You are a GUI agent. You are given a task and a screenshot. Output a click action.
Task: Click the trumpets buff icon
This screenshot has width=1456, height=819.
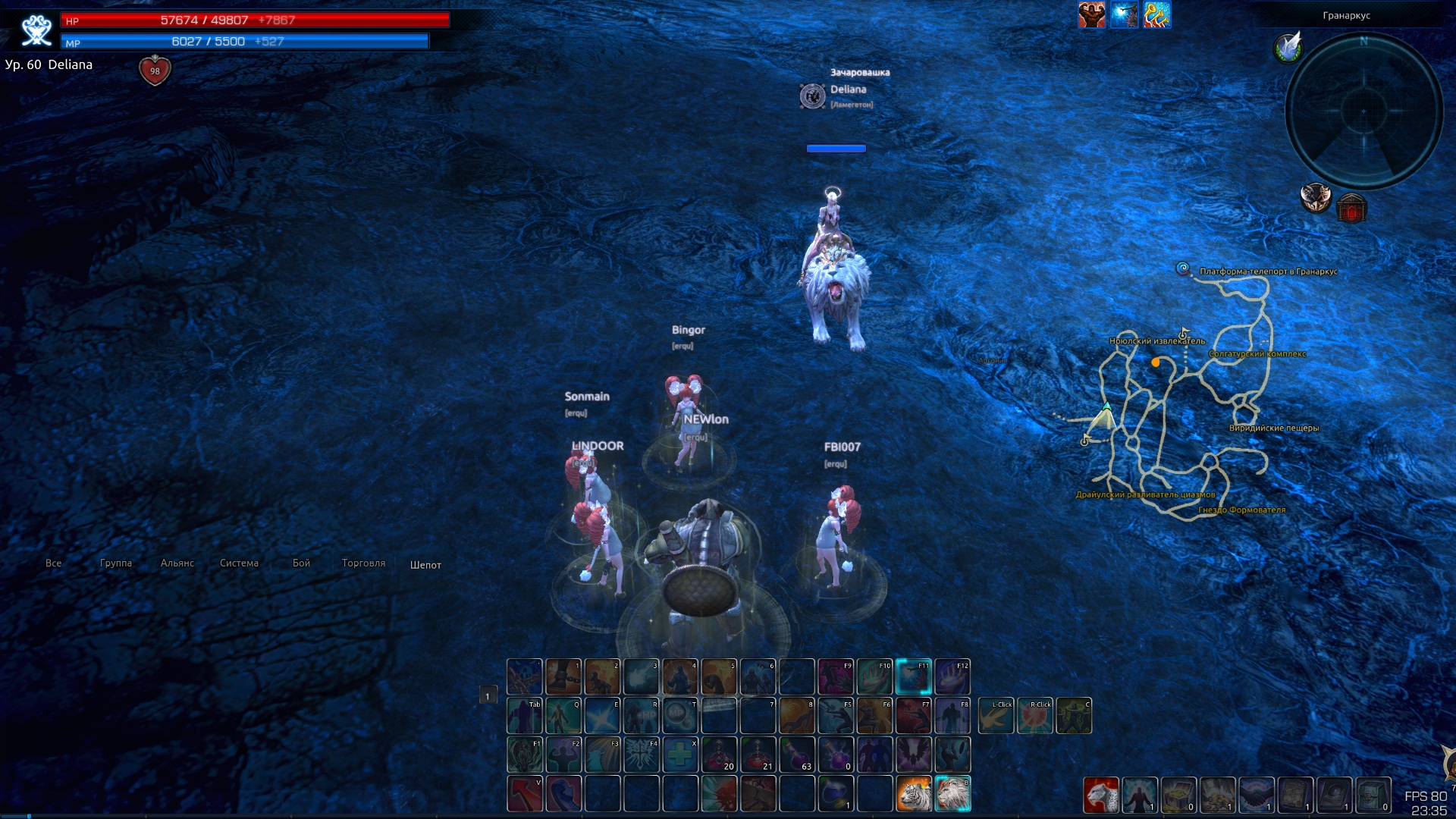point(1156,15)
